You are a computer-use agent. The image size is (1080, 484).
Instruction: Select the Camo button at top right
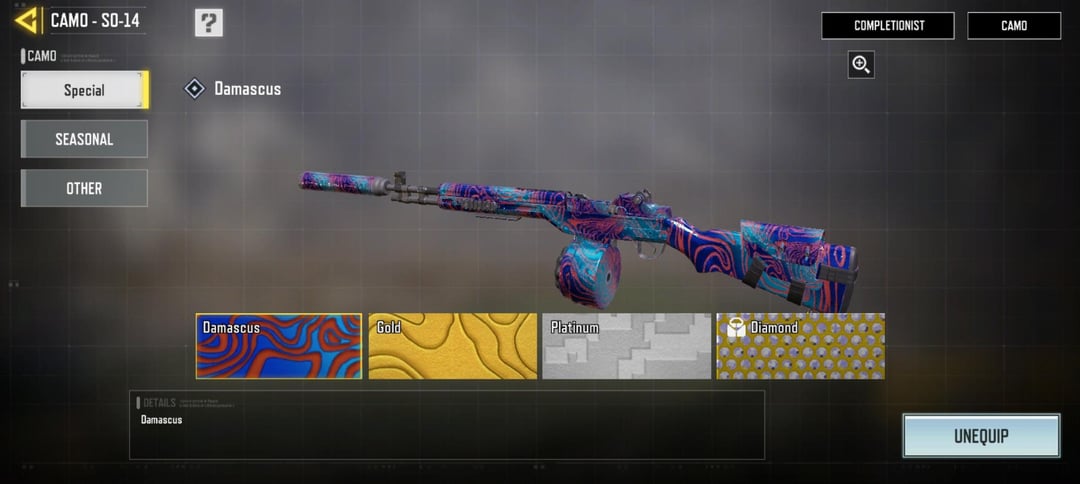[1013, 26]
